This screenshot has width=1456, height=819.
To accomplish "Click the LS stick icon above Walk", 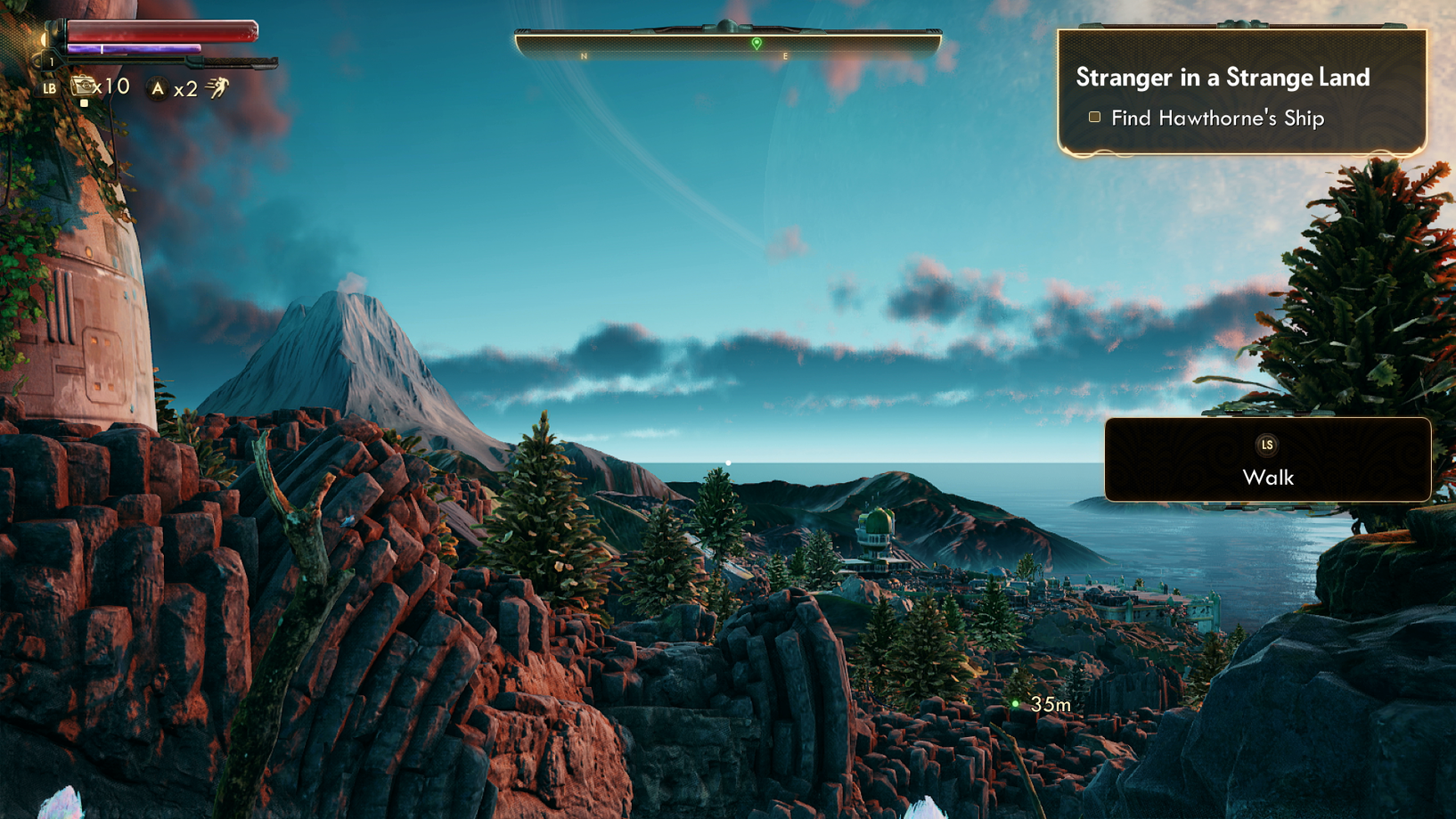I will 1268,445.
